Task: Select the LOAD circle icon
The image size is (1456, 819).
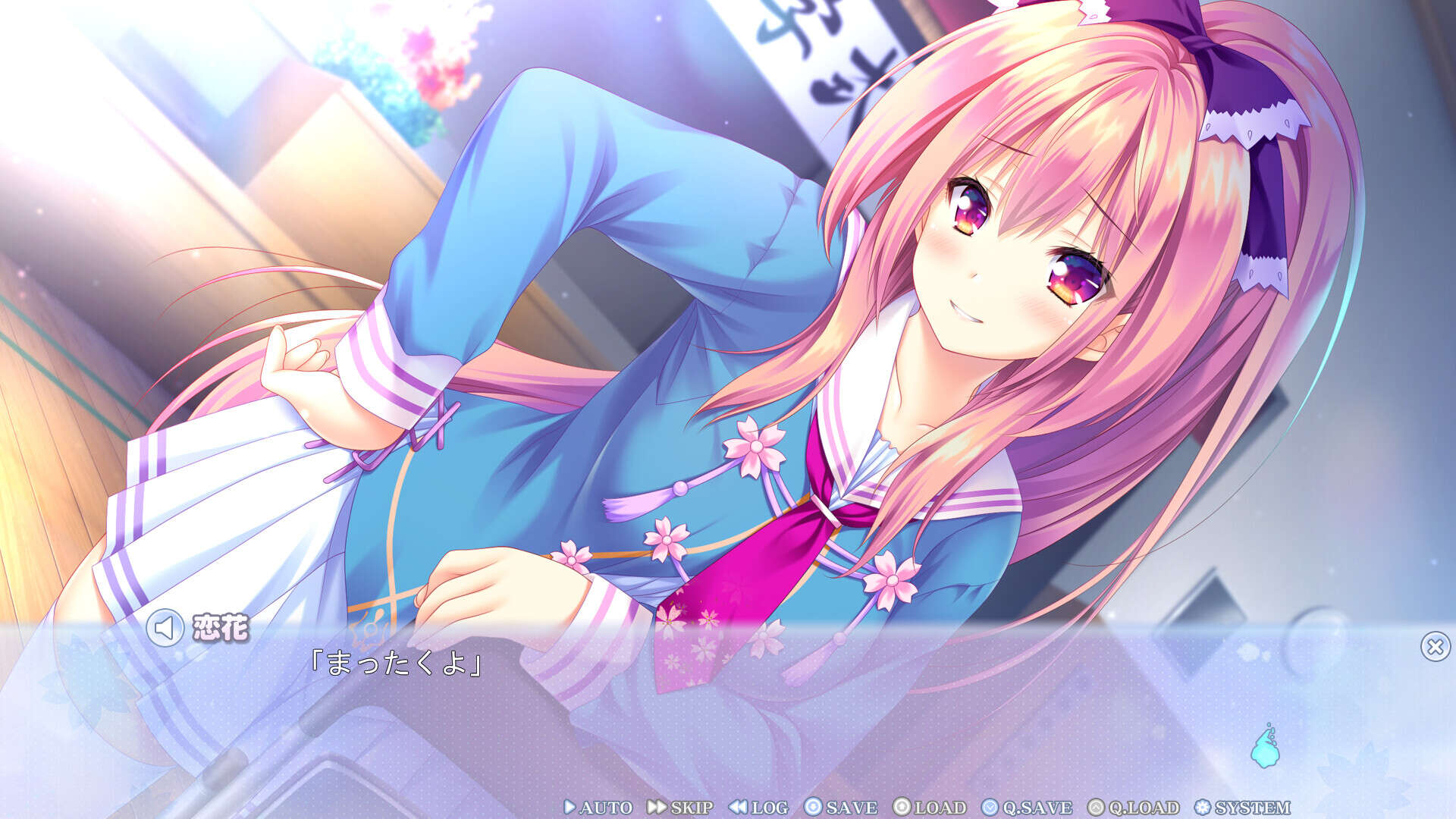Action: (x=901, y=808)
